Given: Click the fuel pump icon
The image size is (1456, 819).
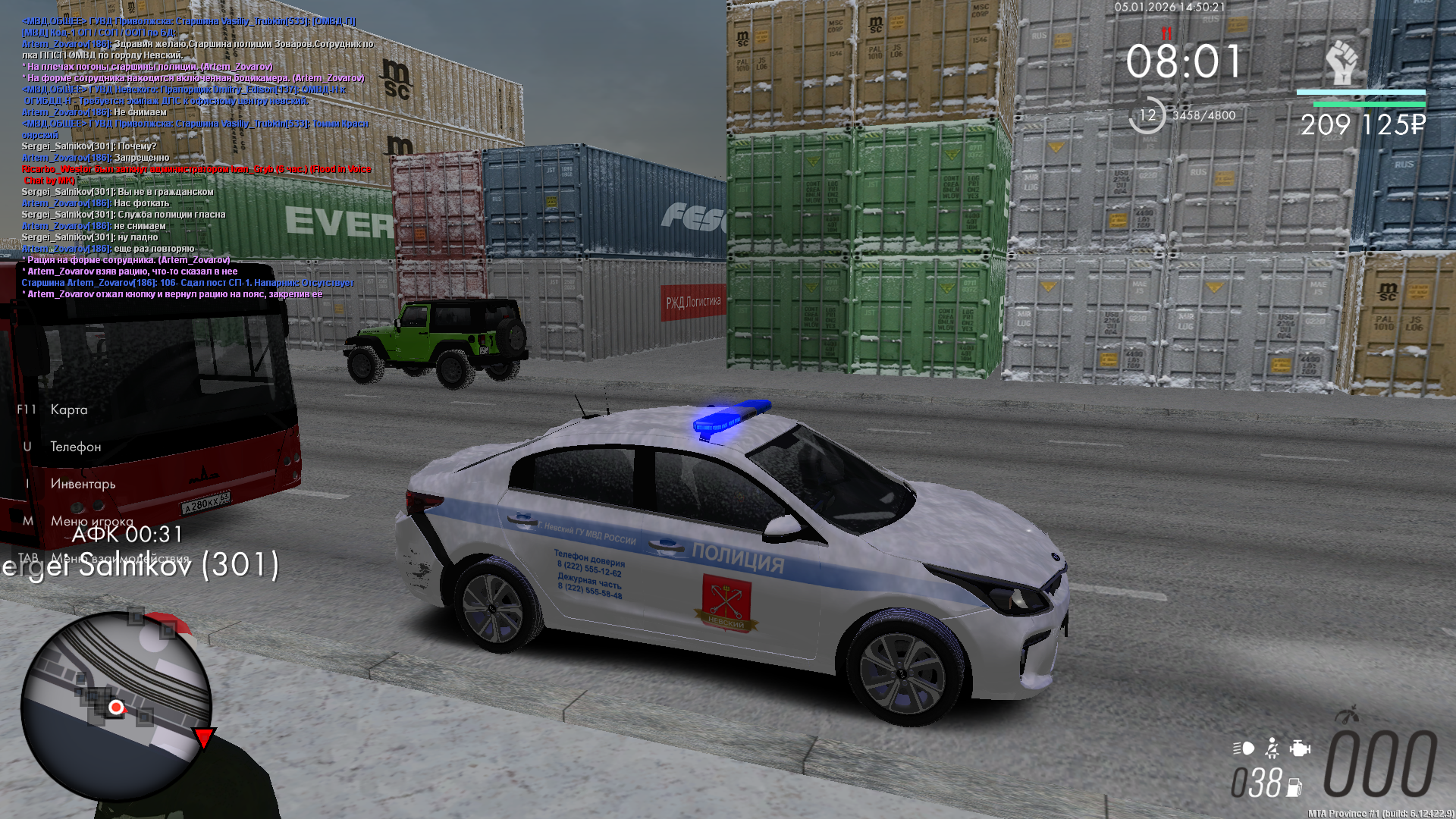Looking at the screenshot, I should coord(1294,787).
